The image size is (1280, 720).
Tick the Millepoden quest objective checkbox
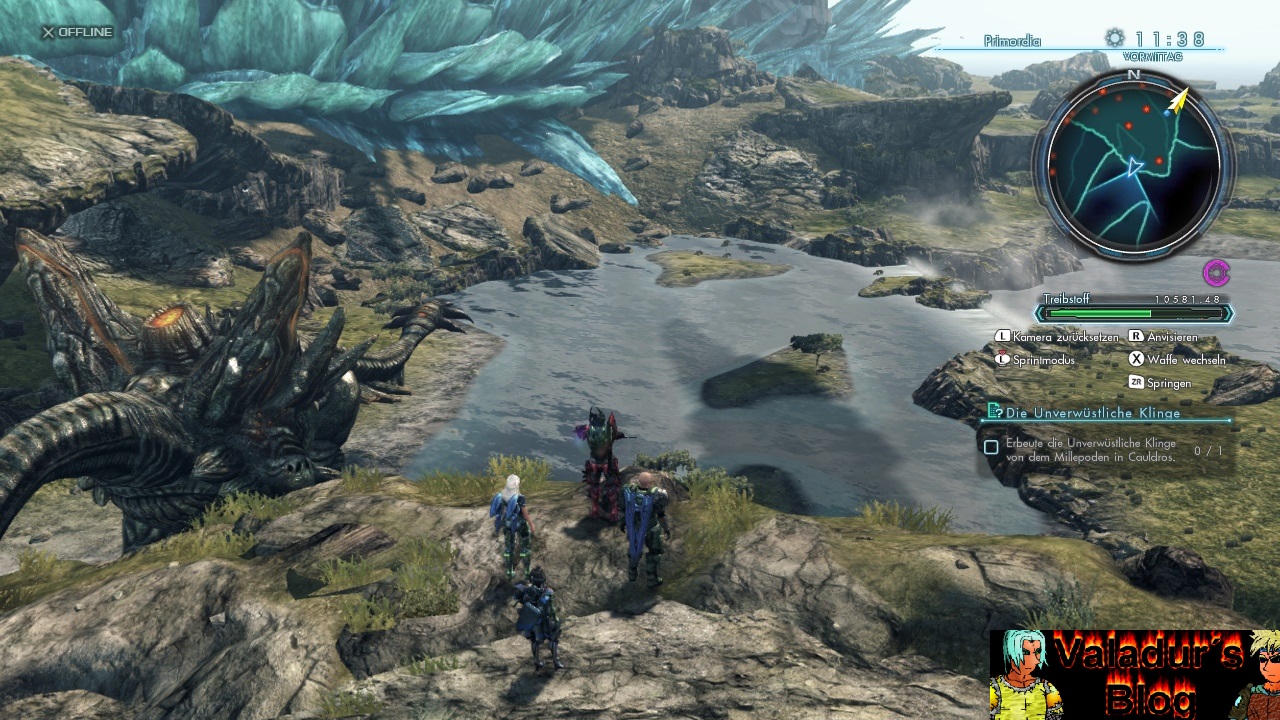pos(990,447)
